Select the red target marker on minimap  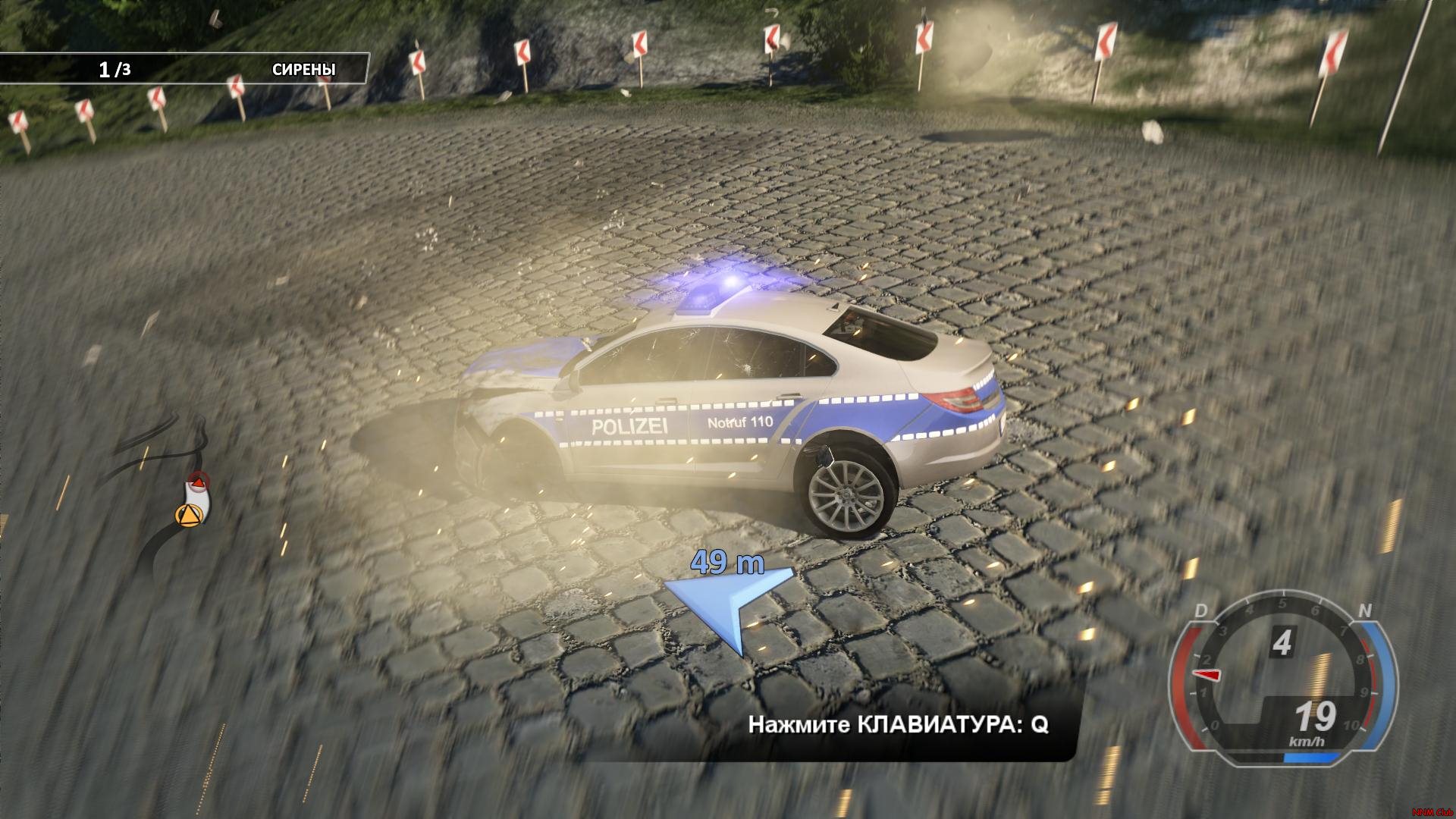click(198, 481)
